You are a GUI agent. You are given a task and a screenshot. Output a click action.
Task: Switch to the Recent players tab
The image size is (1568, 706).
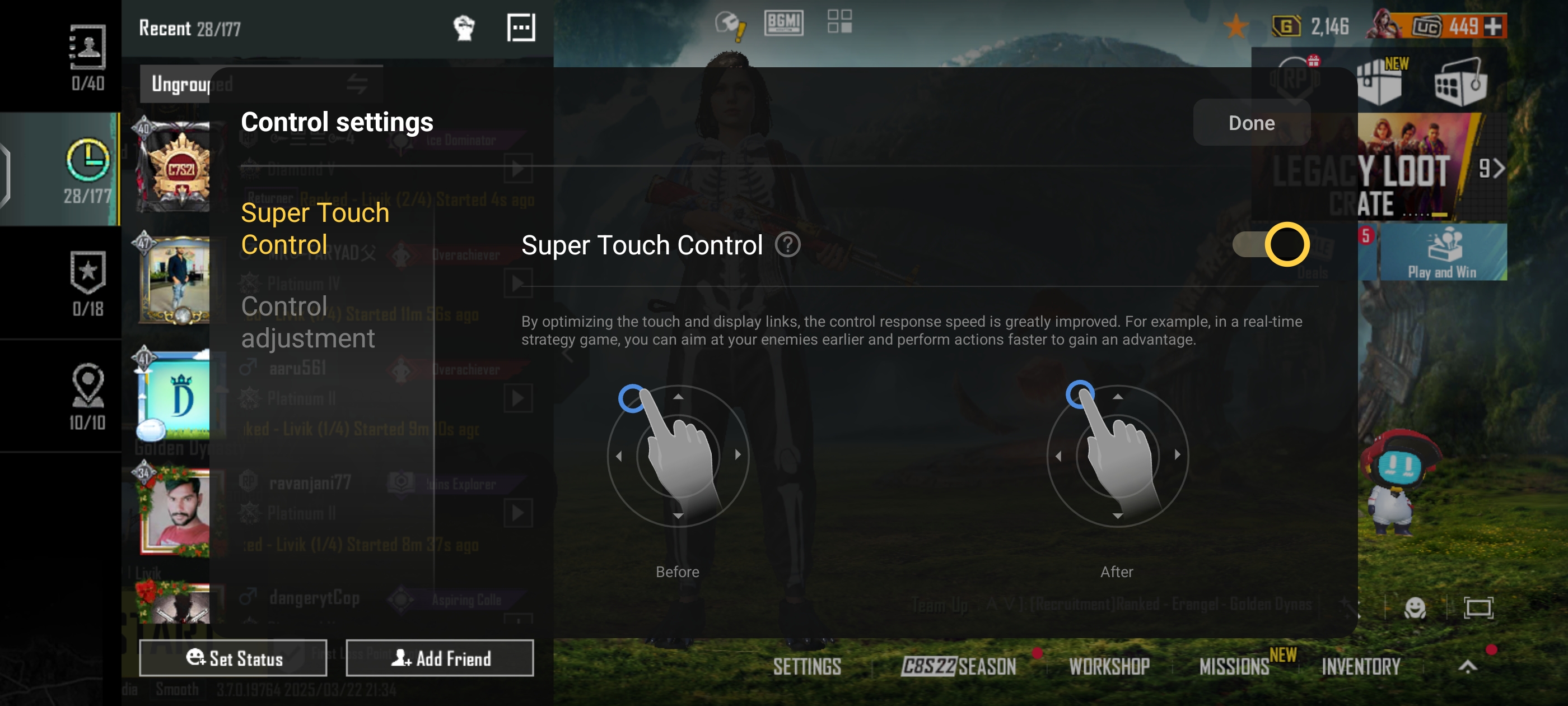click(x=87, y=169)
